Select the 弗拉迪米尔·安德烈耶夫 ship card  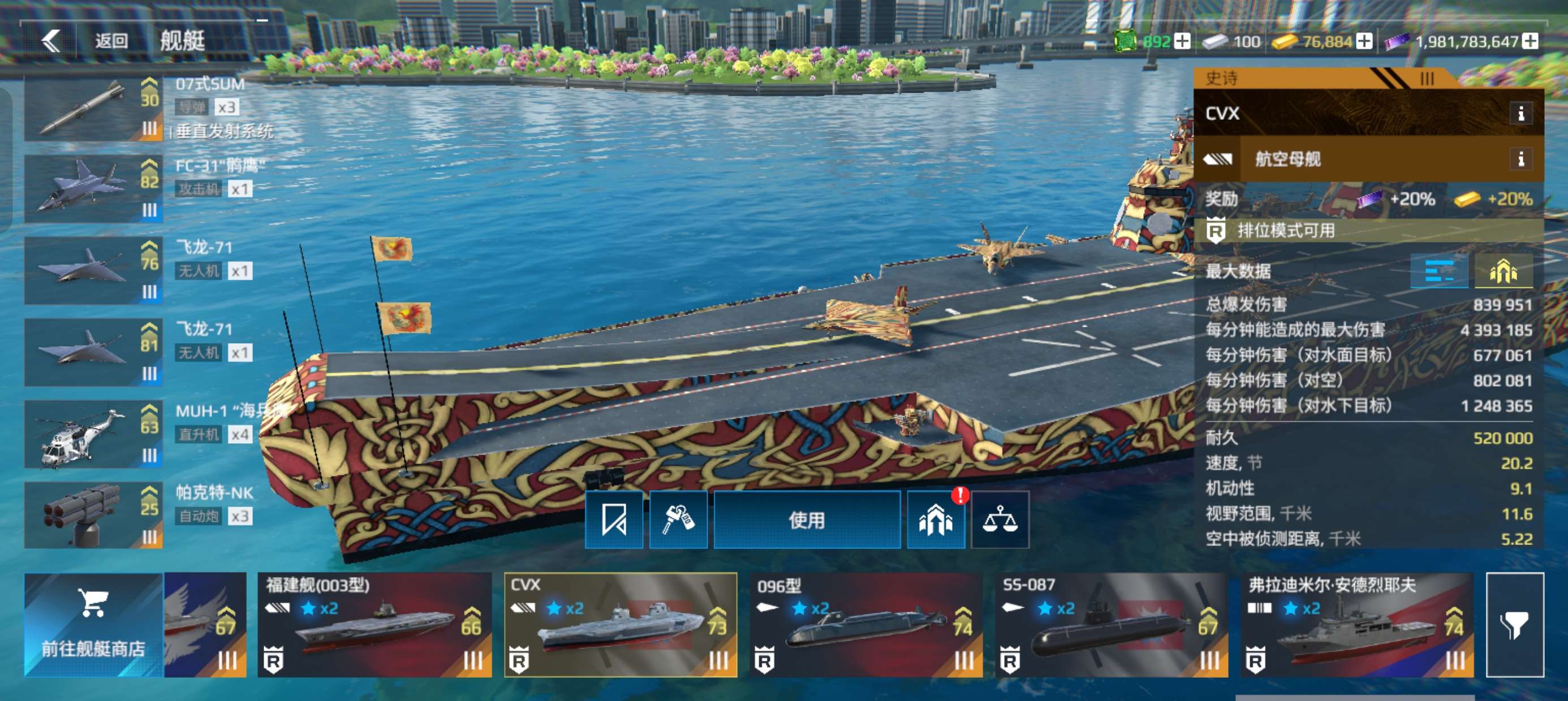(1357, 624)
